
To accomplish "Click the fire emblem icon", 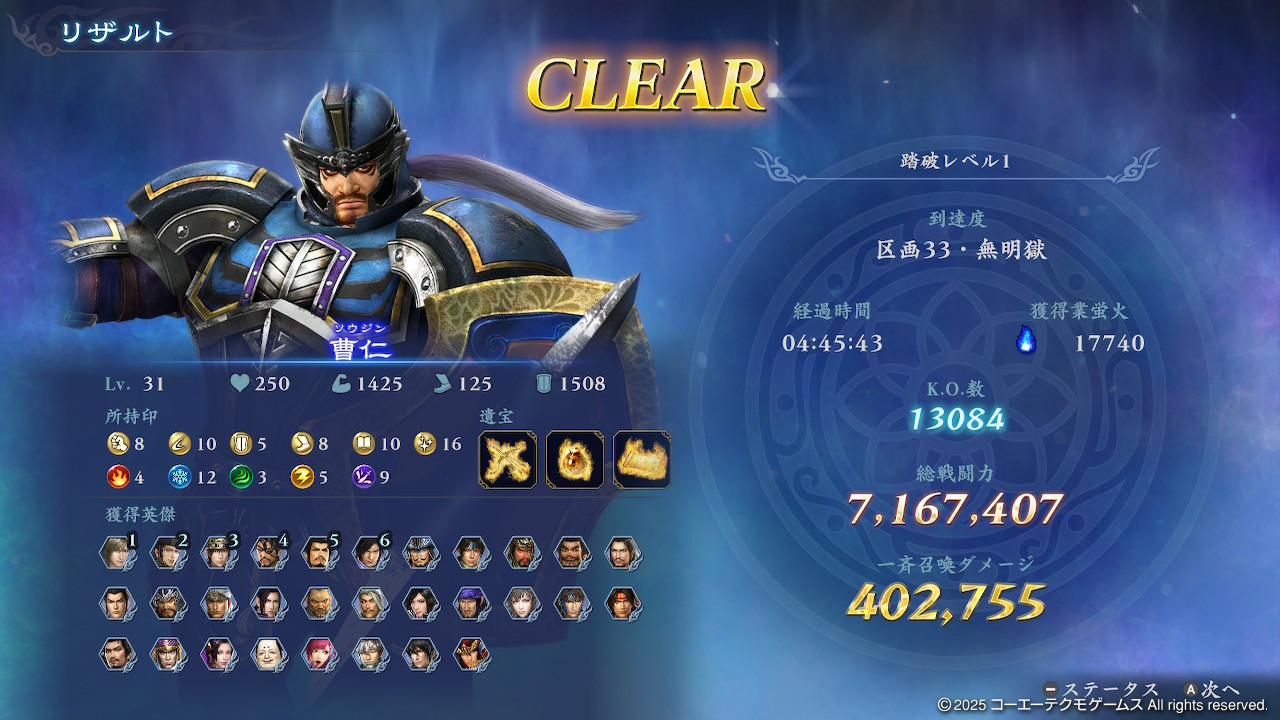I will (x=118, y=477).
